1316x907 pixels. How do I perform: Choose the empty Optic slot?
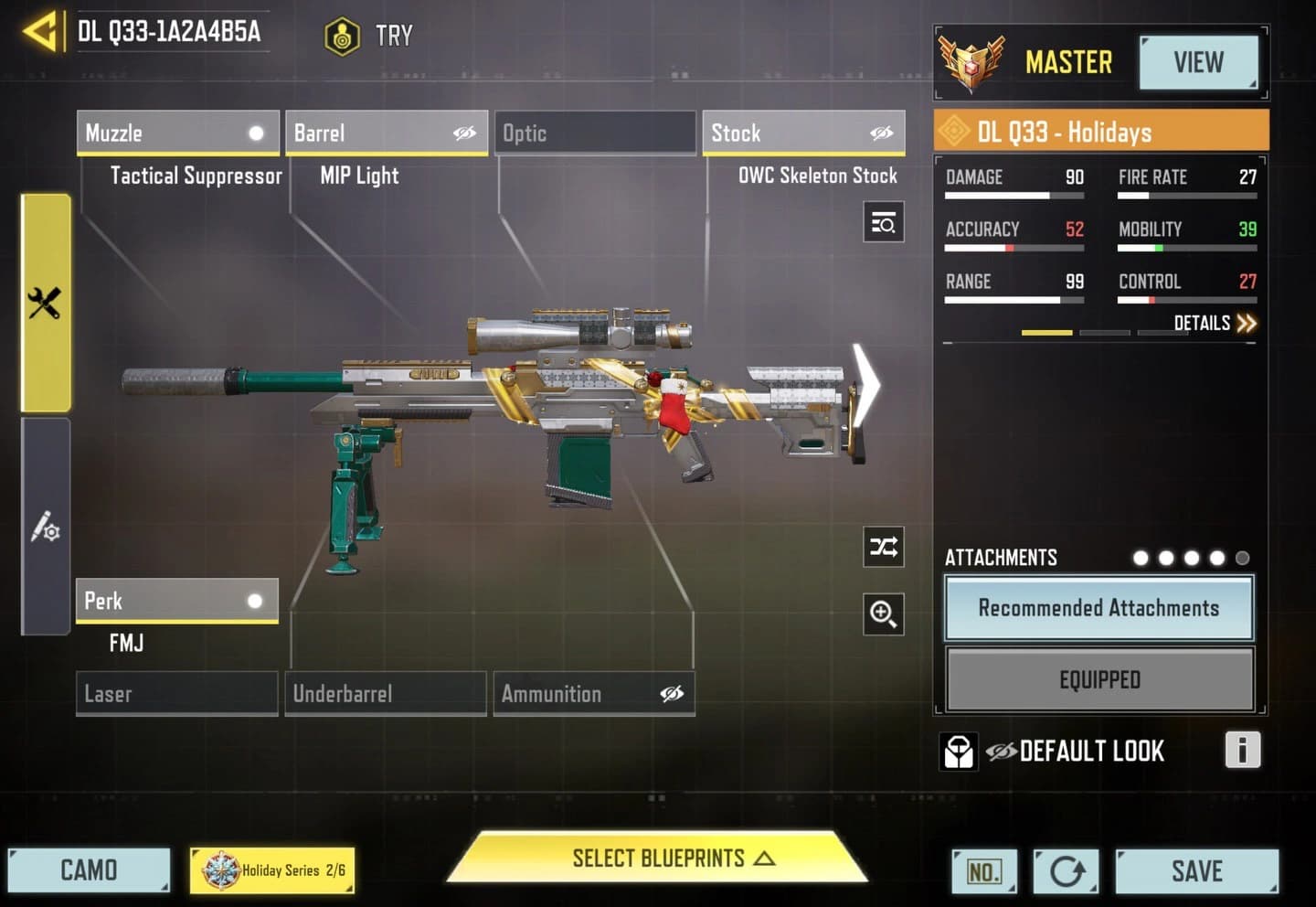click(x=595, y=133)
